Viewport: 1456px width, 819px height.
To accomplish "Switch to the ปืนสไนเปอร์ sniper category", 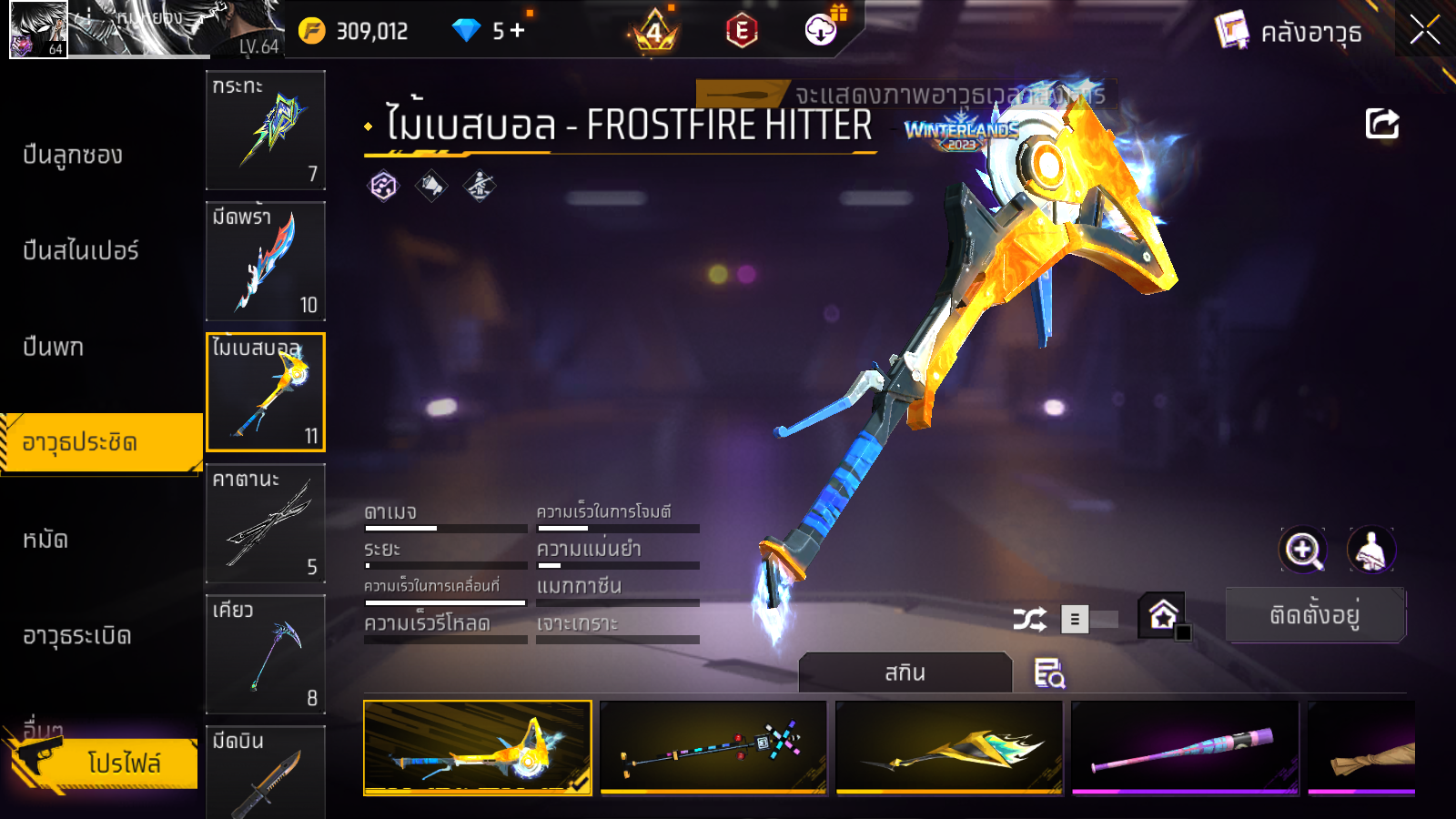I will pyautogui.click(x=80, y=251).
